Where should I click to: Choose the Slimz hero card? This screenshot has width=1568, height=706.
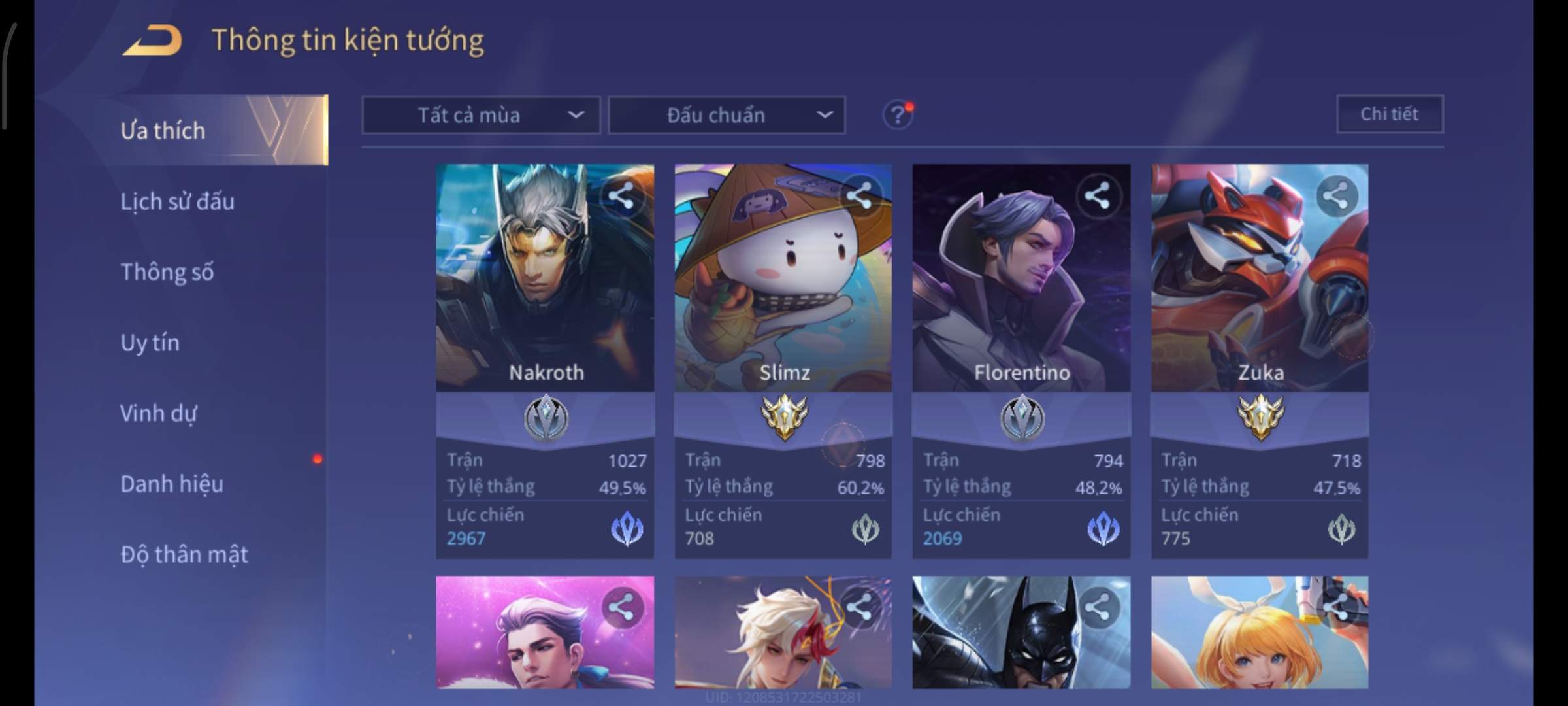click(x=783, y=294)
